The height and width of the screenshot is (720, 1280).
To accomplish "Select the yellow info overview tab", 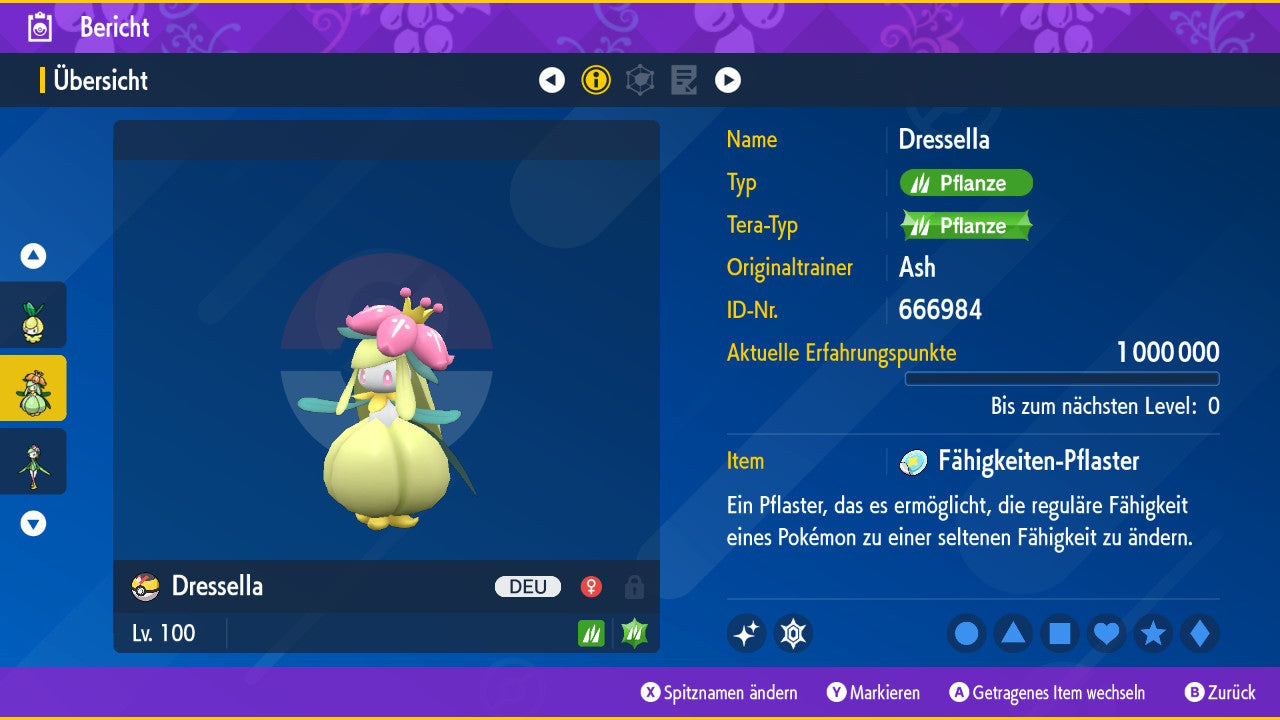I will (x=596, y=80).
